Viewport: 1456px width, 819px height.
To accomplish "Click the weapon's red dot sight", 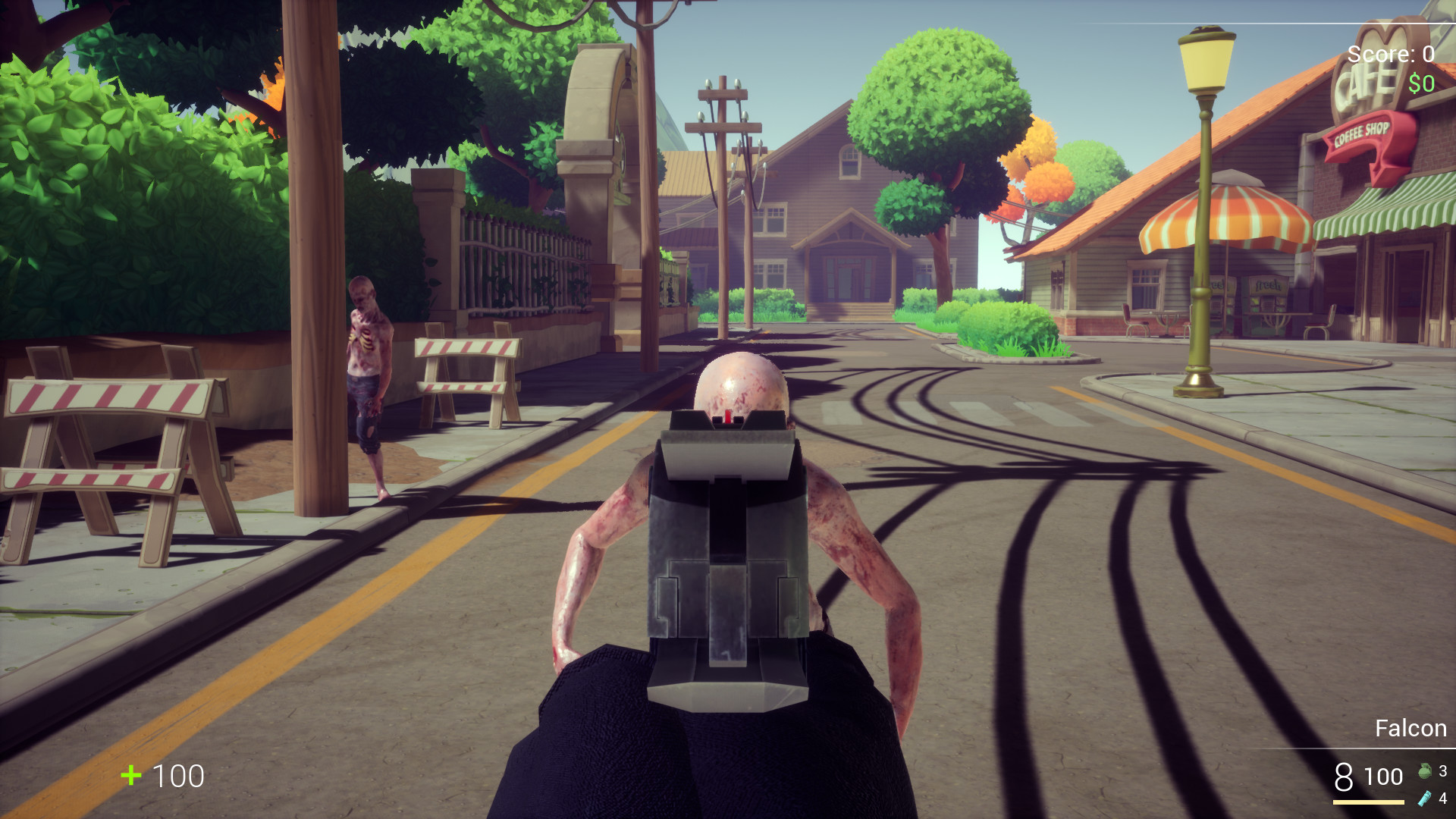I will (x=726, y=416).
